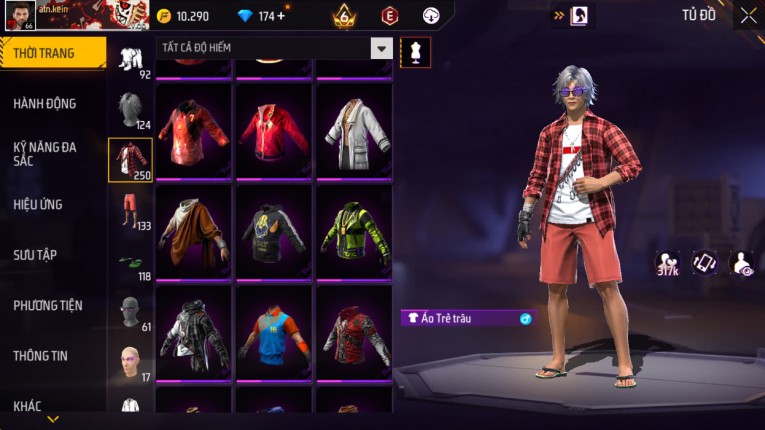Pick the green shoes subcategory icon
Viewport: 765px width, 430px height.
pos(130,262)
